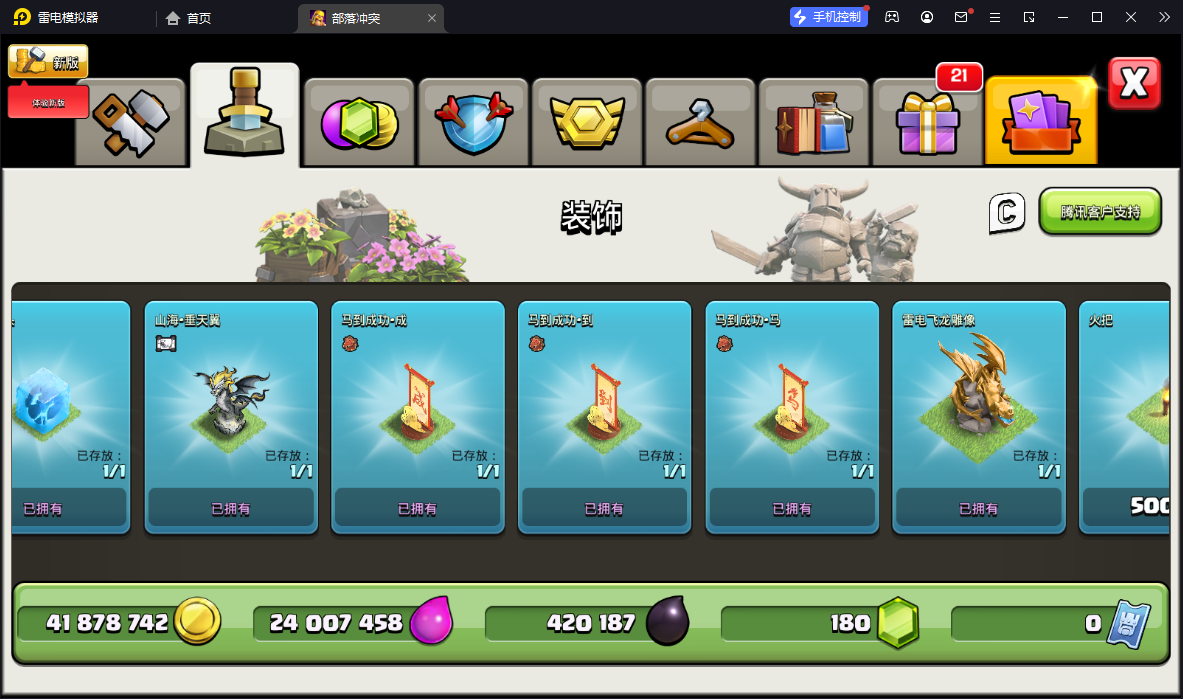
Task: Switch to the hammer and saw buildings tab
Action: click(x=131, y=122)
